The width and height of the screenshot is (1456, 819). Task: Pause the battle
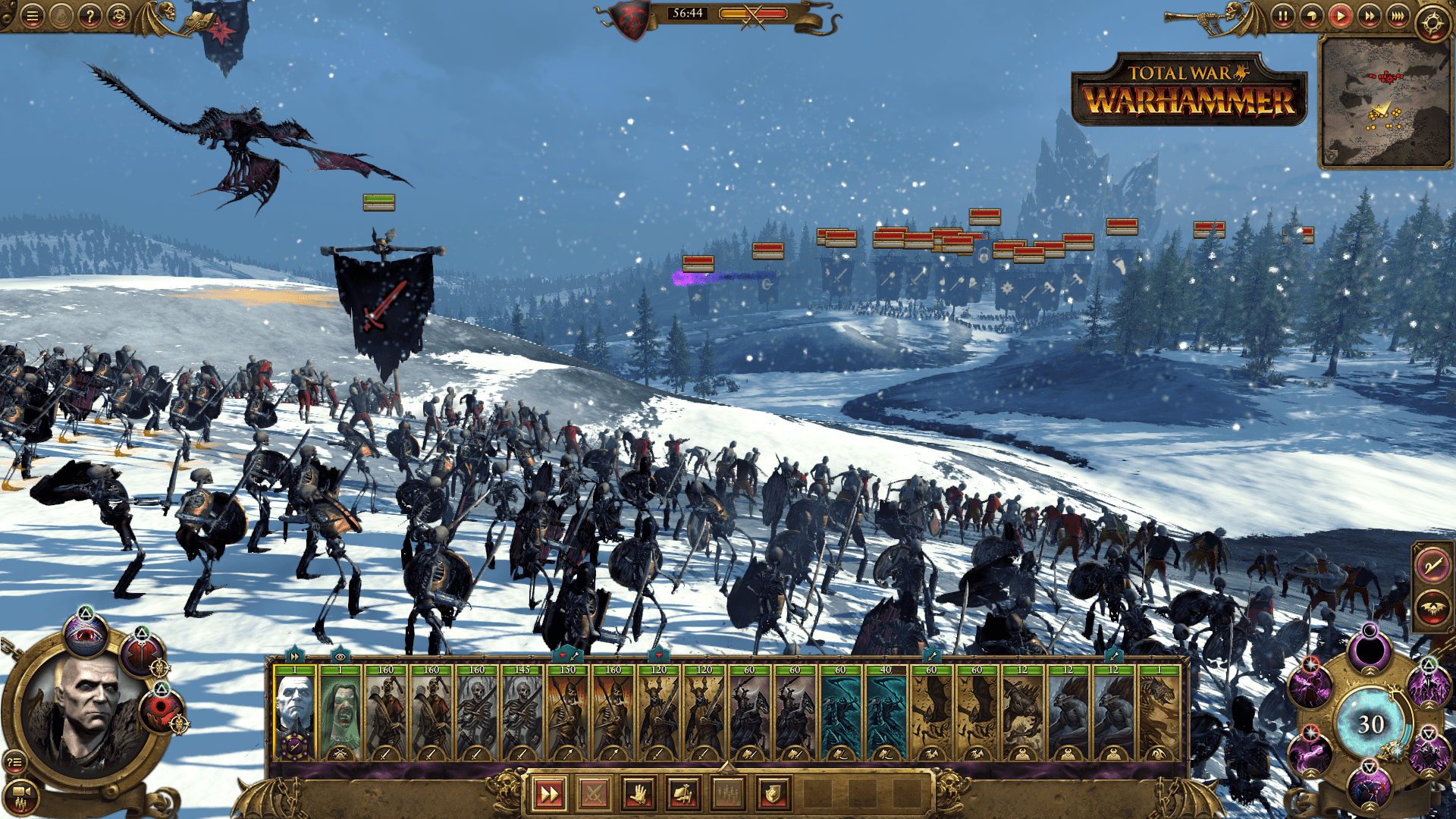[1282, 16]
